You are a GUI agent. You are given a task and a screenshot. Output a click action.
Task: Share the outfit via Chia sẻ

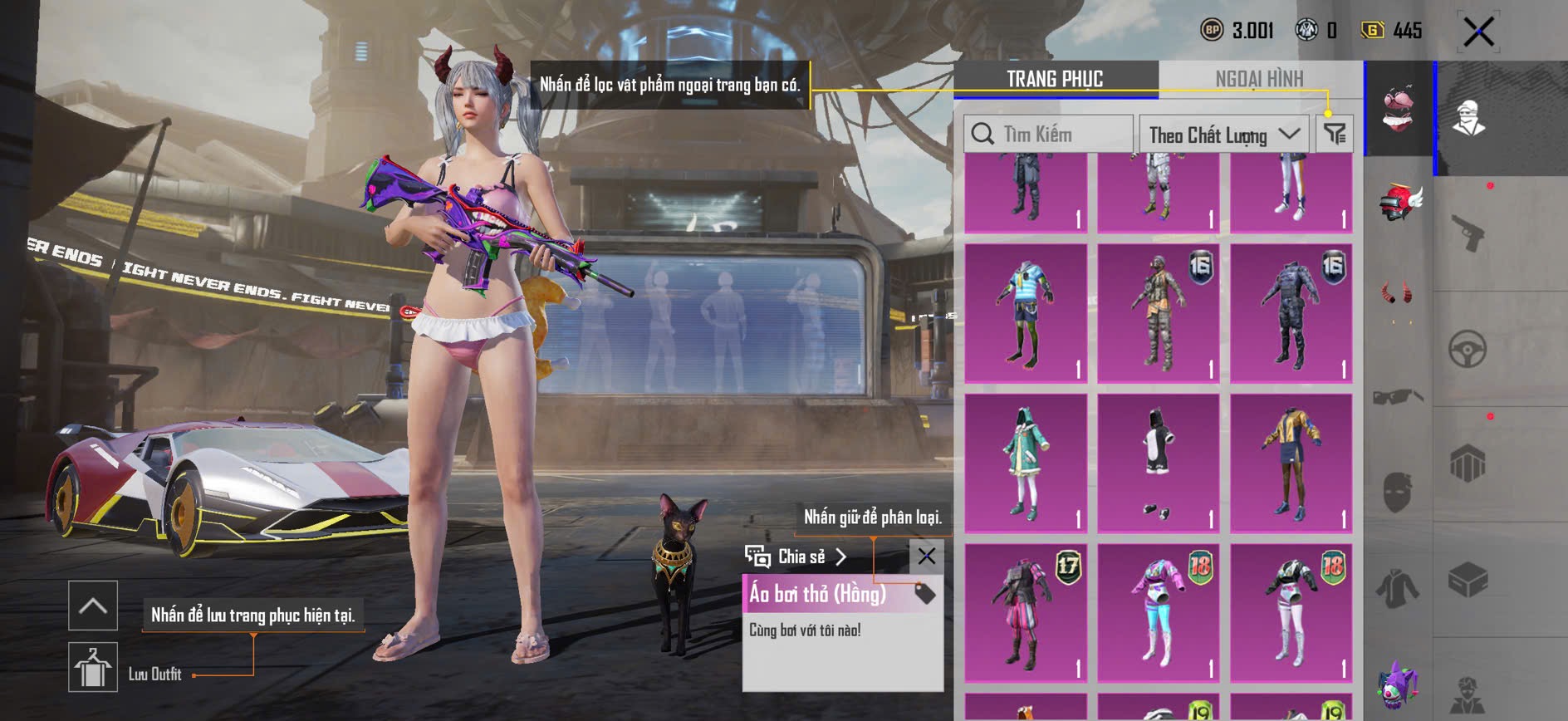(796, 557)
